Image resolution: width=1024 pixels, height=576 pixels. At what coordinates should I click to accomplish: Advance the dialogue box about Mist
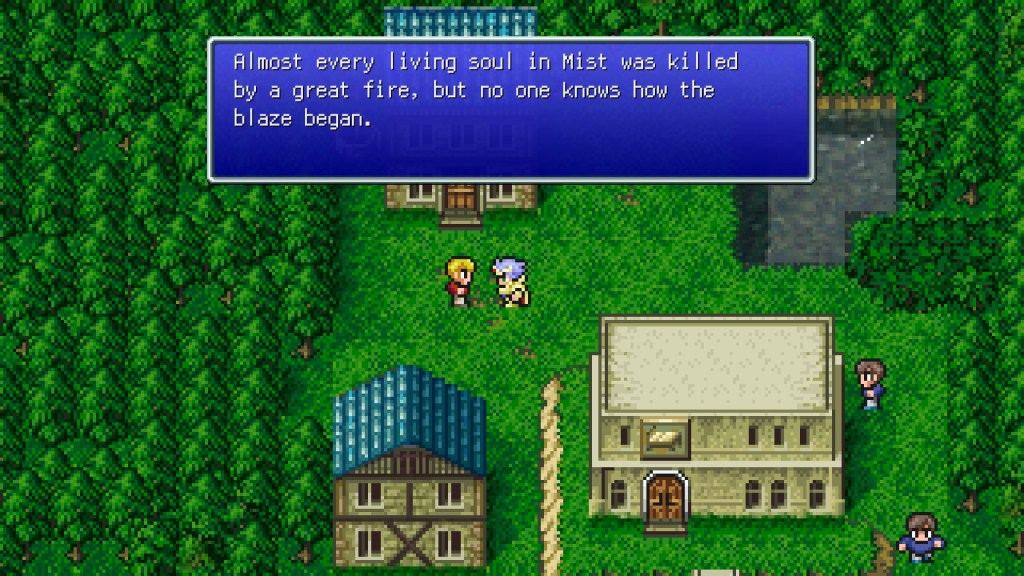coord(510,110)
